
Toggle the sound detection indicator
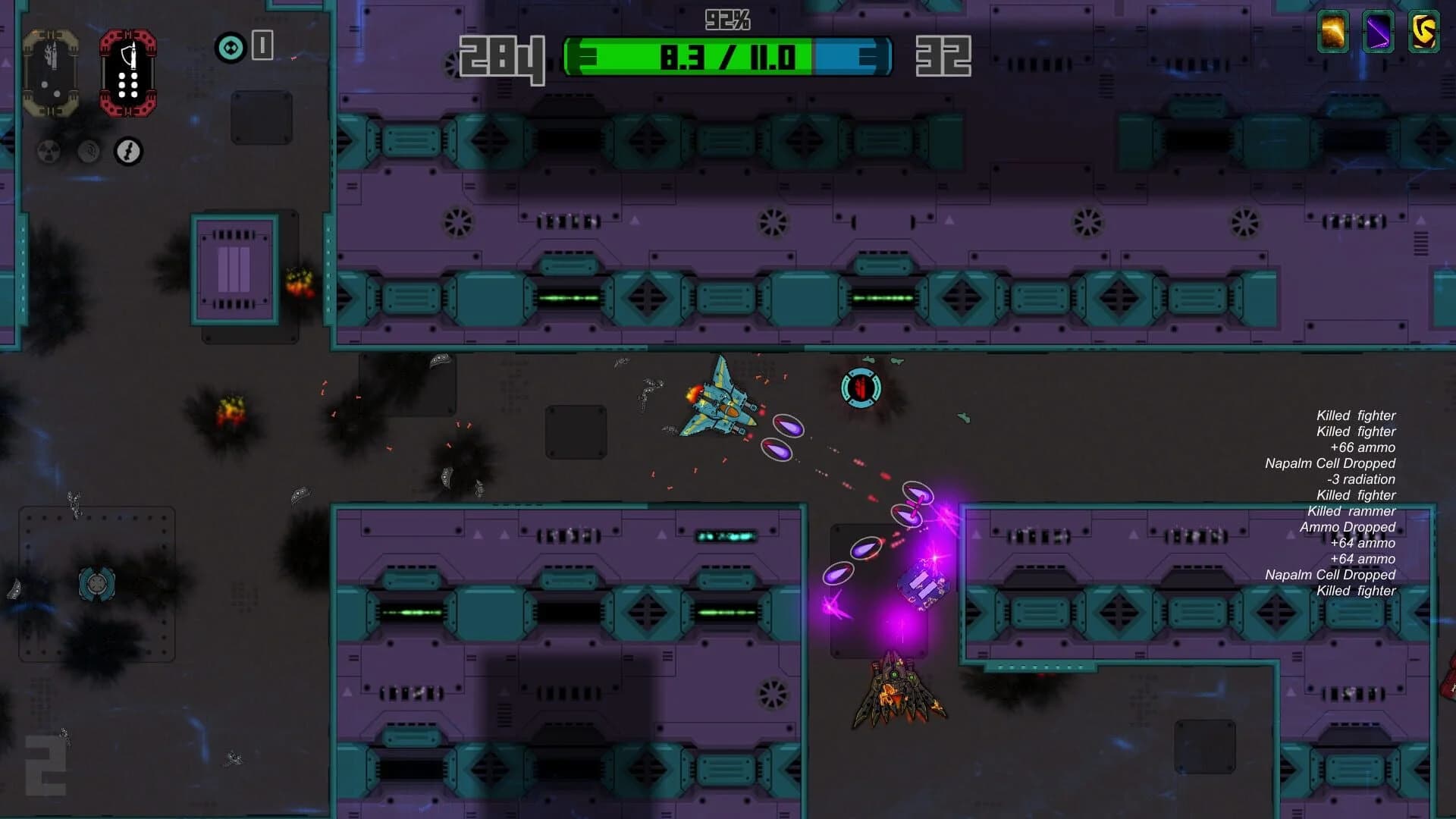89,152
